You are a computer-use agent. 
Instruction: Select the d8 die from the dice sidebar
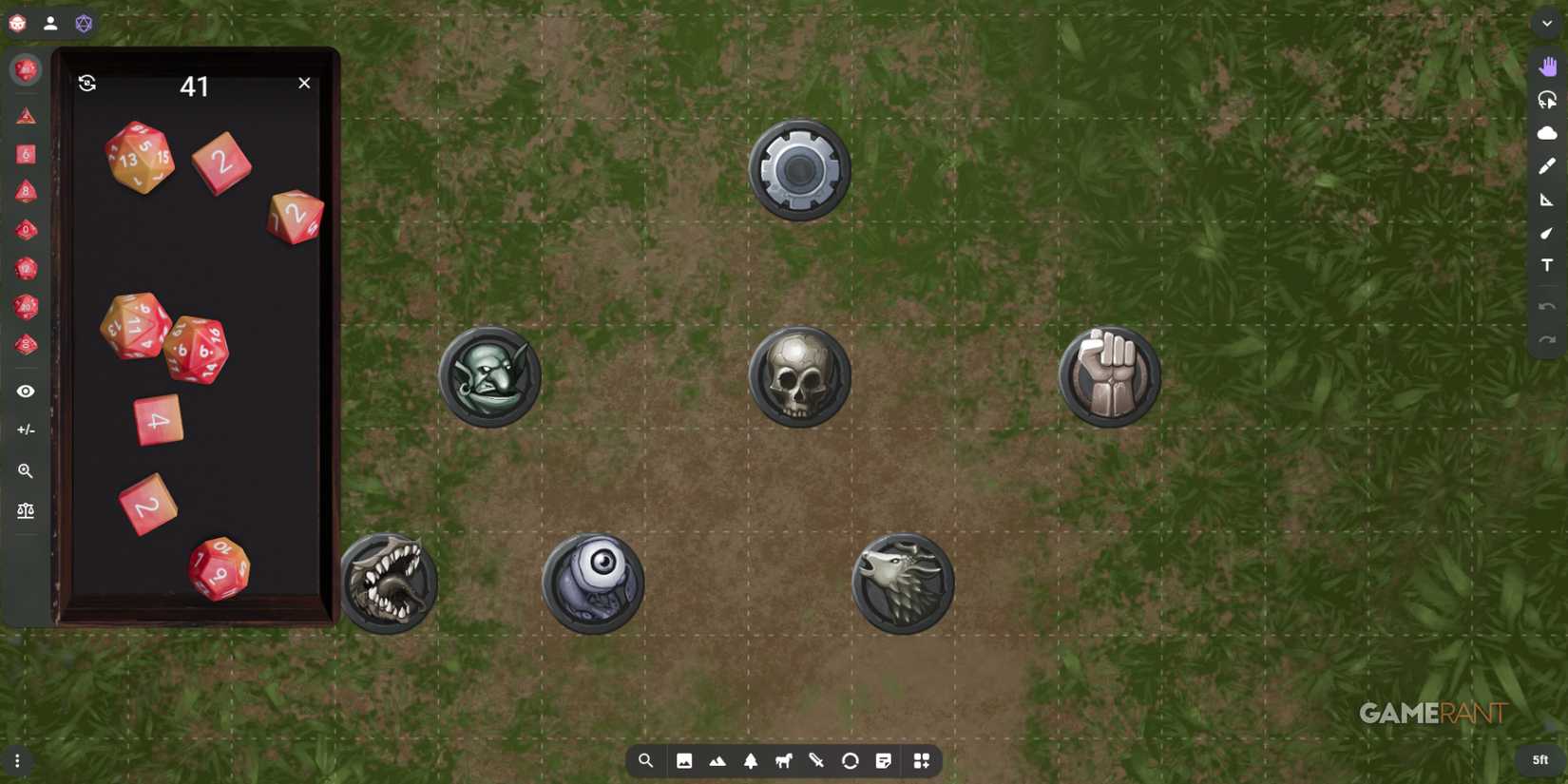click(x=26, y=192)
